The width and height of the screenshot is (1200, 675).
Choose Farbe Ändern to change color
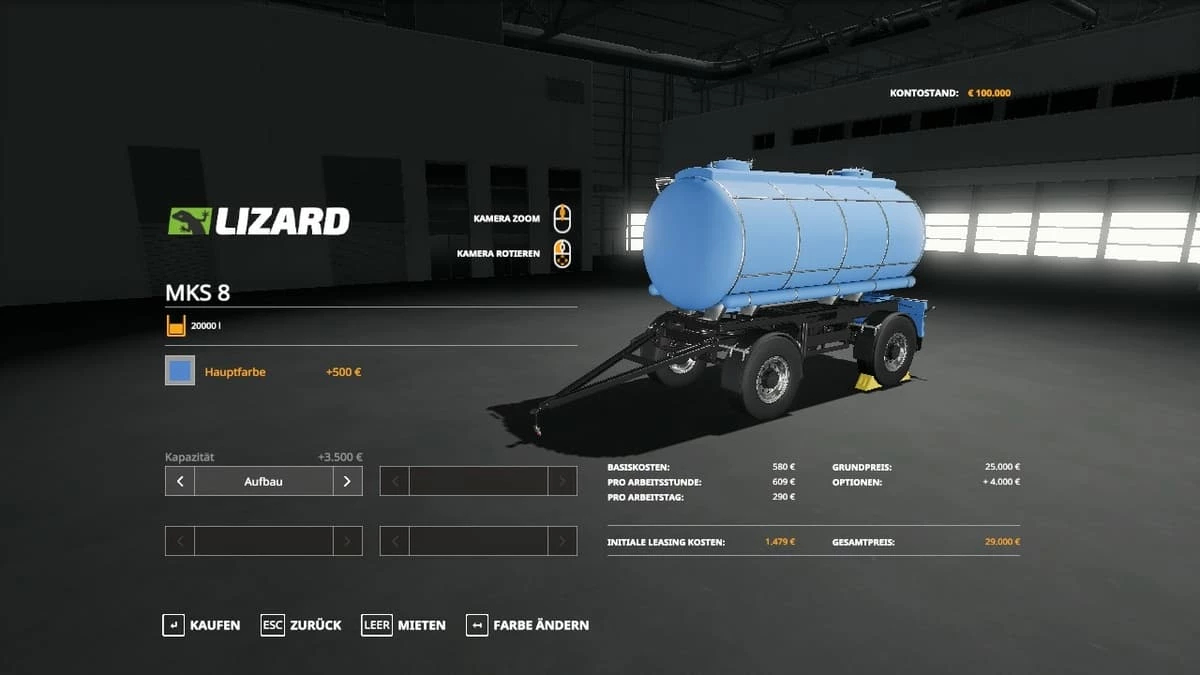[527, 625]
